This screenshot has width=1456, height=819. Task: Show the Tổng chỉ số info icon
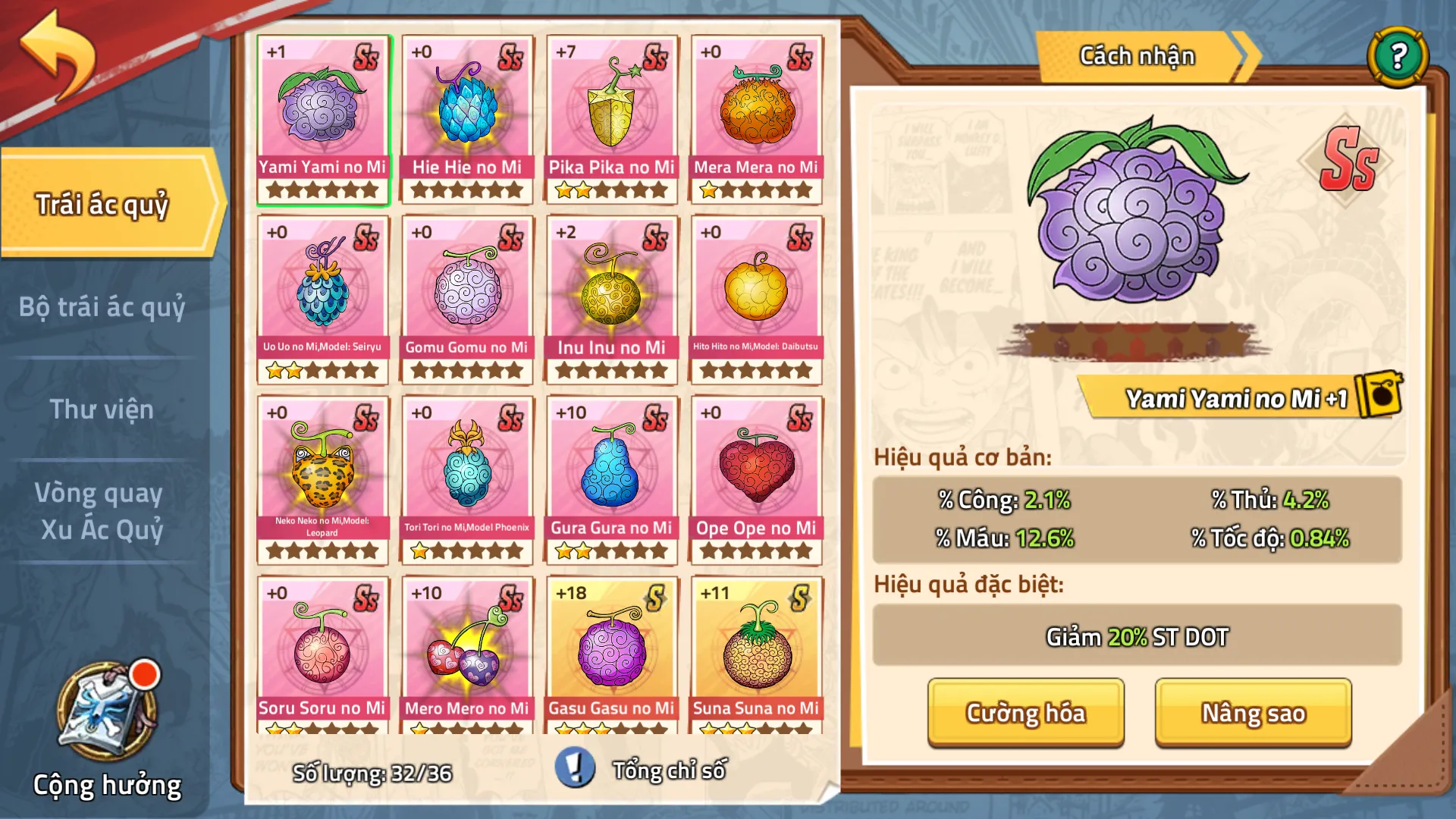(575, 767)
